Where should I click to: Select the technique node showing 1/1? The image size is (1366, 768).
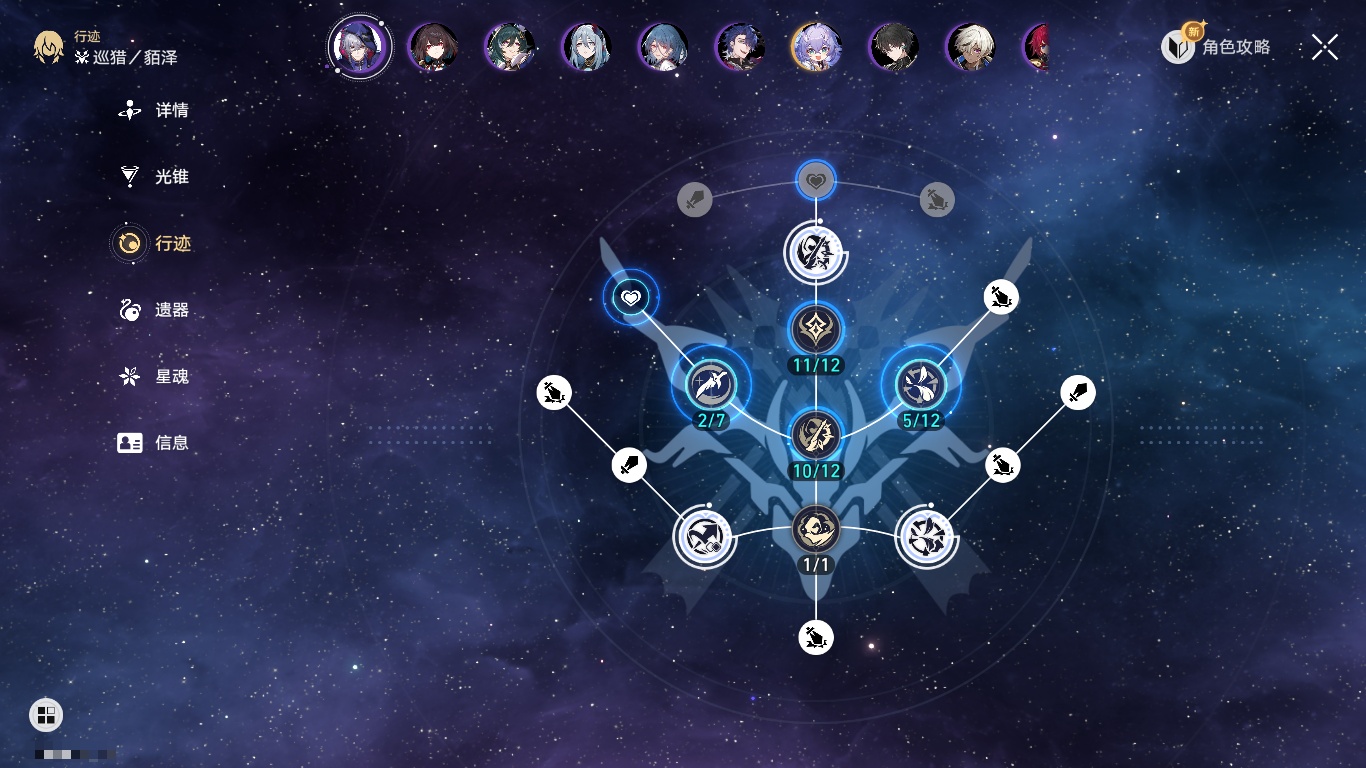click(816, 529)
